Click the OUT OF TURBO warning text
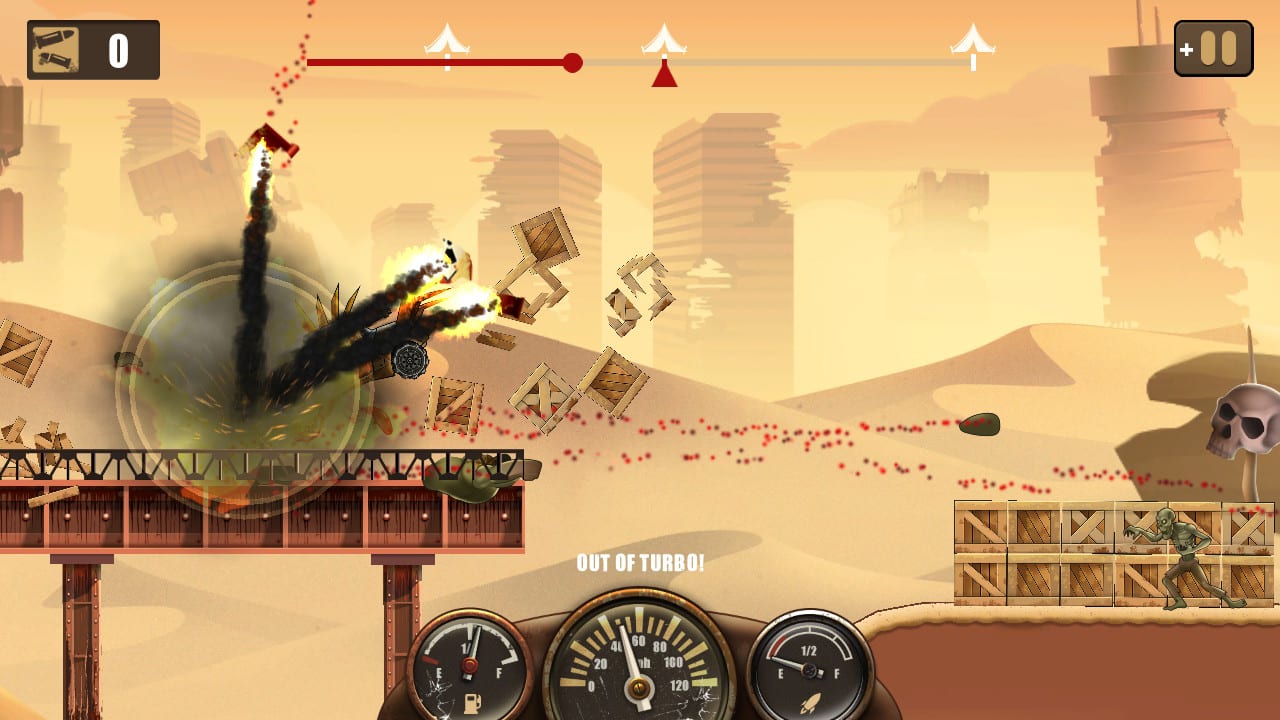 [x=641, y=563]
